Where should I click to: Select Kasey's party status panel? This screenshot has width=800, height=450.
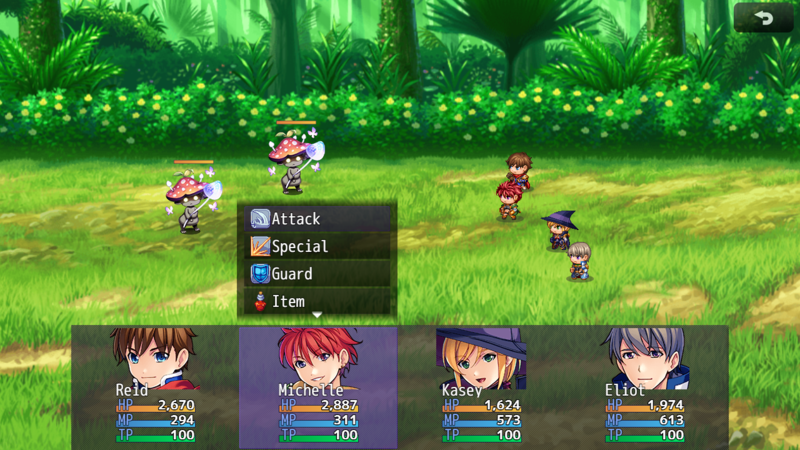pyautogui.click(x=481, y=387)
